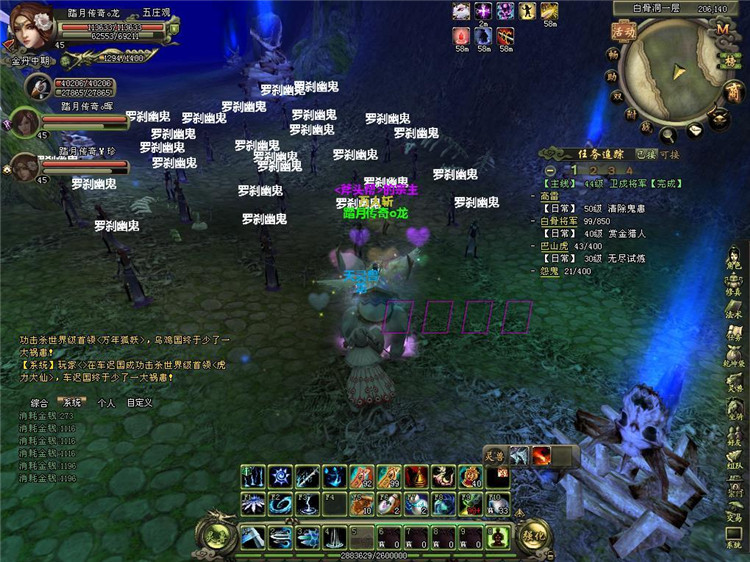The image size is (750, 562).
Task: Click the round 变化 button beside hotbar
Action: [x=533, y=535]
